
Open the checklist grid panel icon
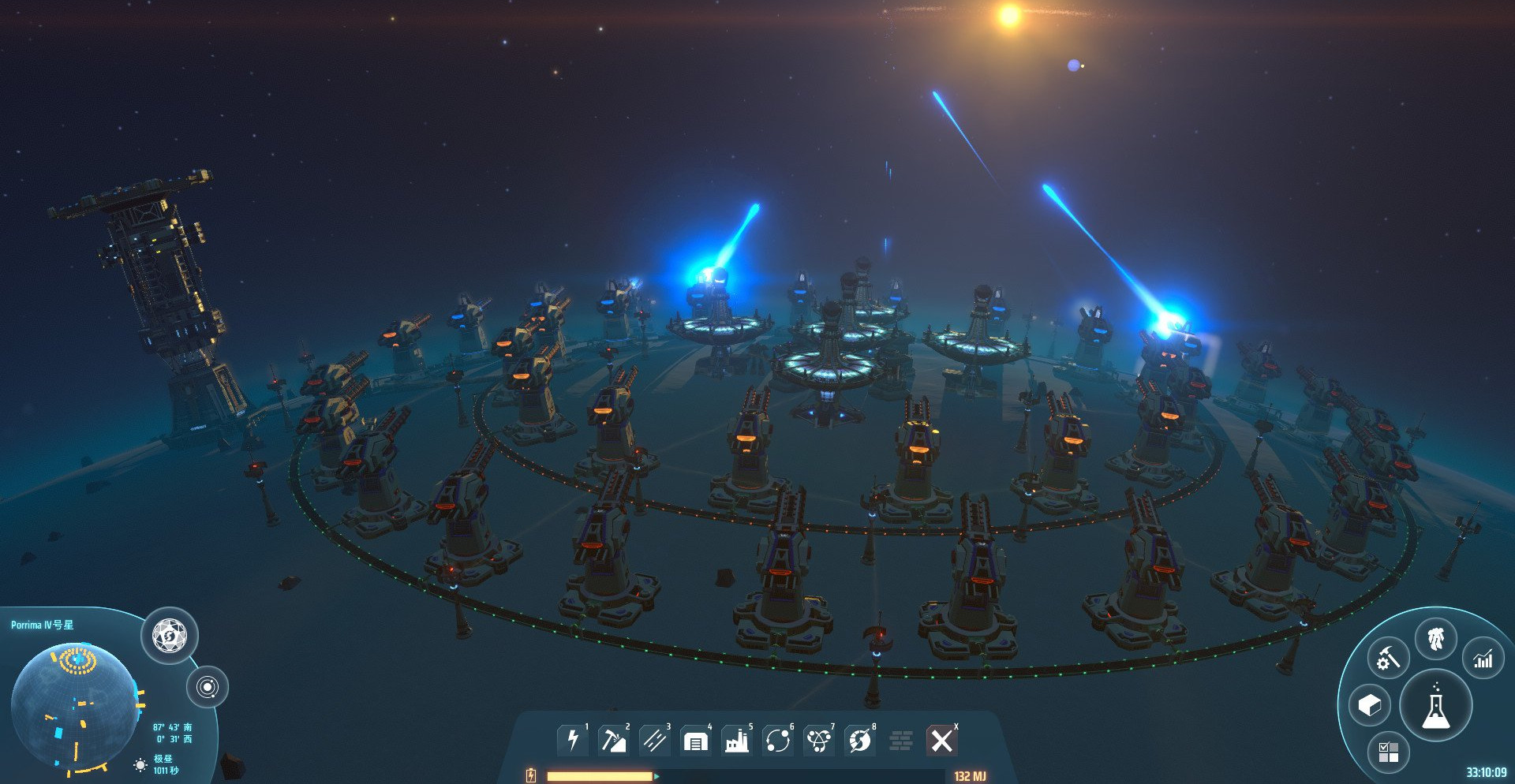(x=1388, y=752)
